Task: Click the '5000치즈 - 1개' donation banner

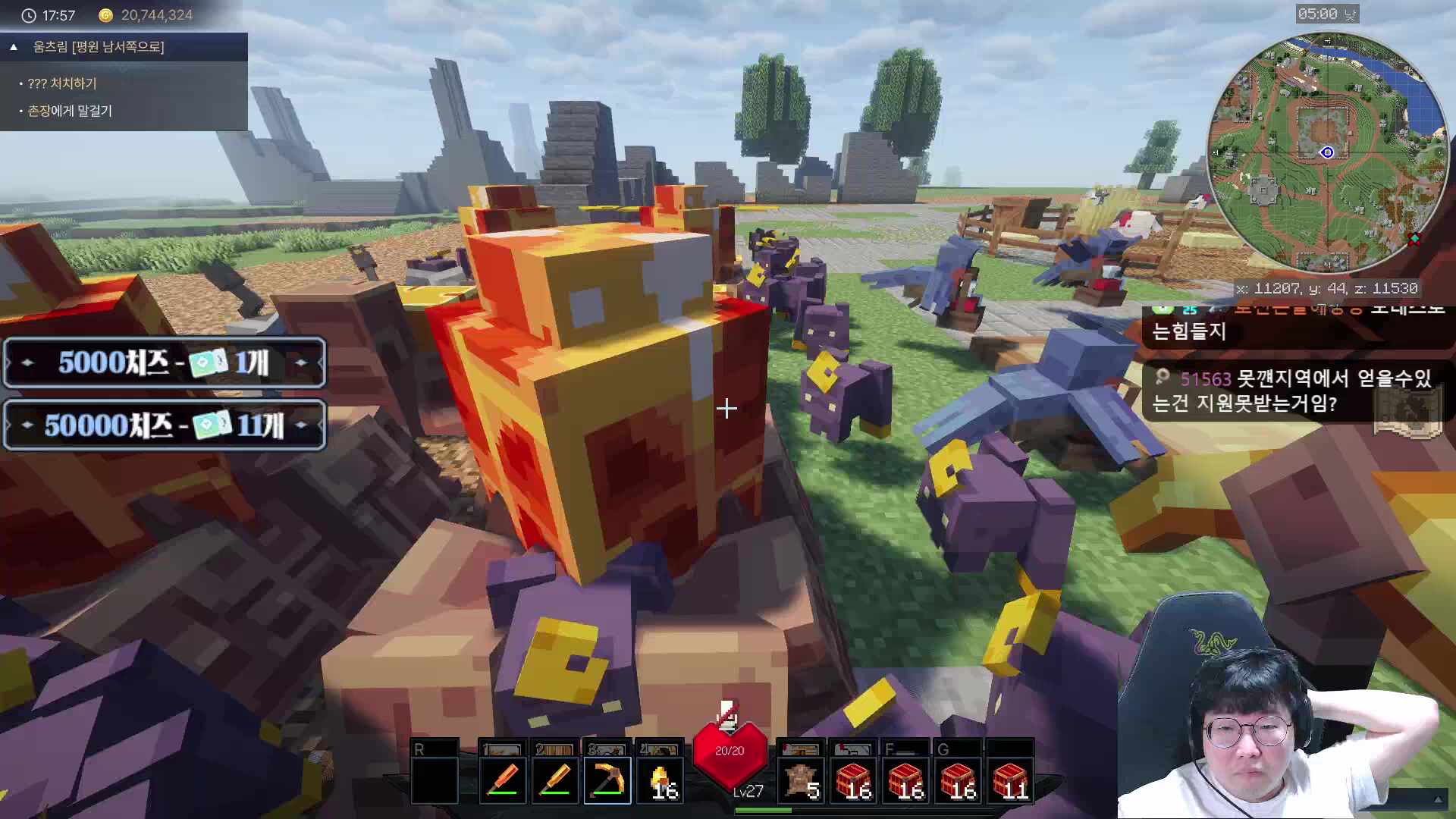Action: coord(165,362)
